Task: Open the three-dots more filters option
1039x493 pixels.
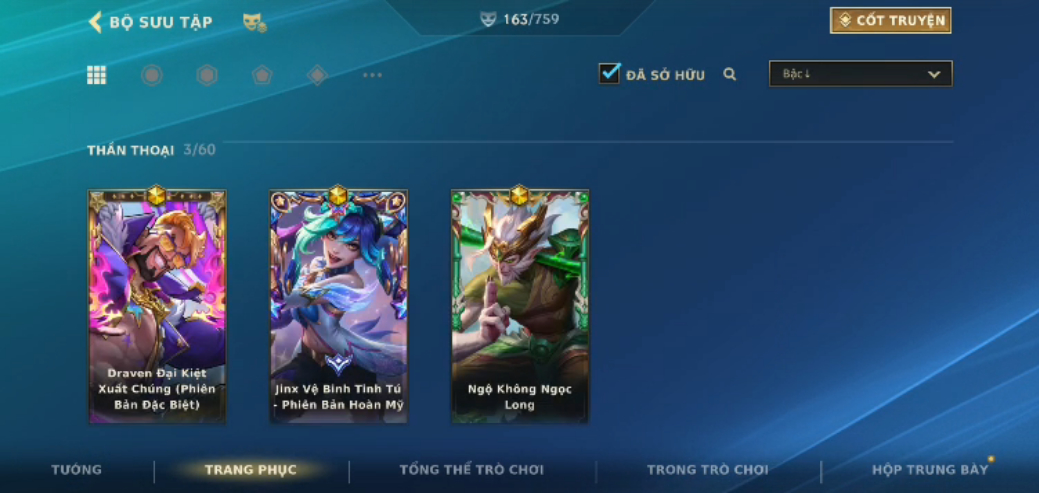Action: pyautogui.click(x=372, y=75)
